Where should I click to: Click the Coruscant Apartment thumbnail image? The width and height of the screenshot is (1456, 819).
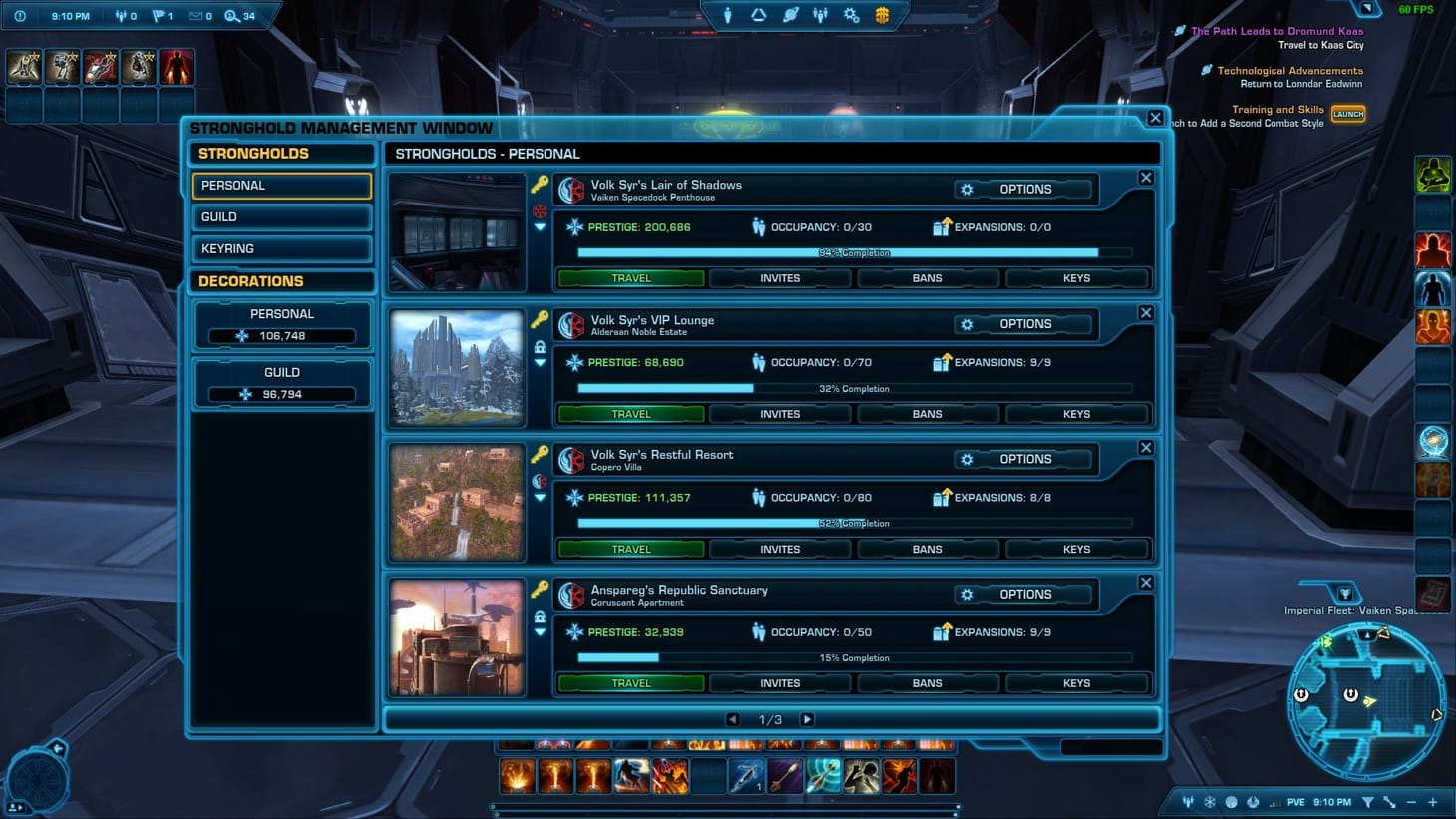coord(456,636)
